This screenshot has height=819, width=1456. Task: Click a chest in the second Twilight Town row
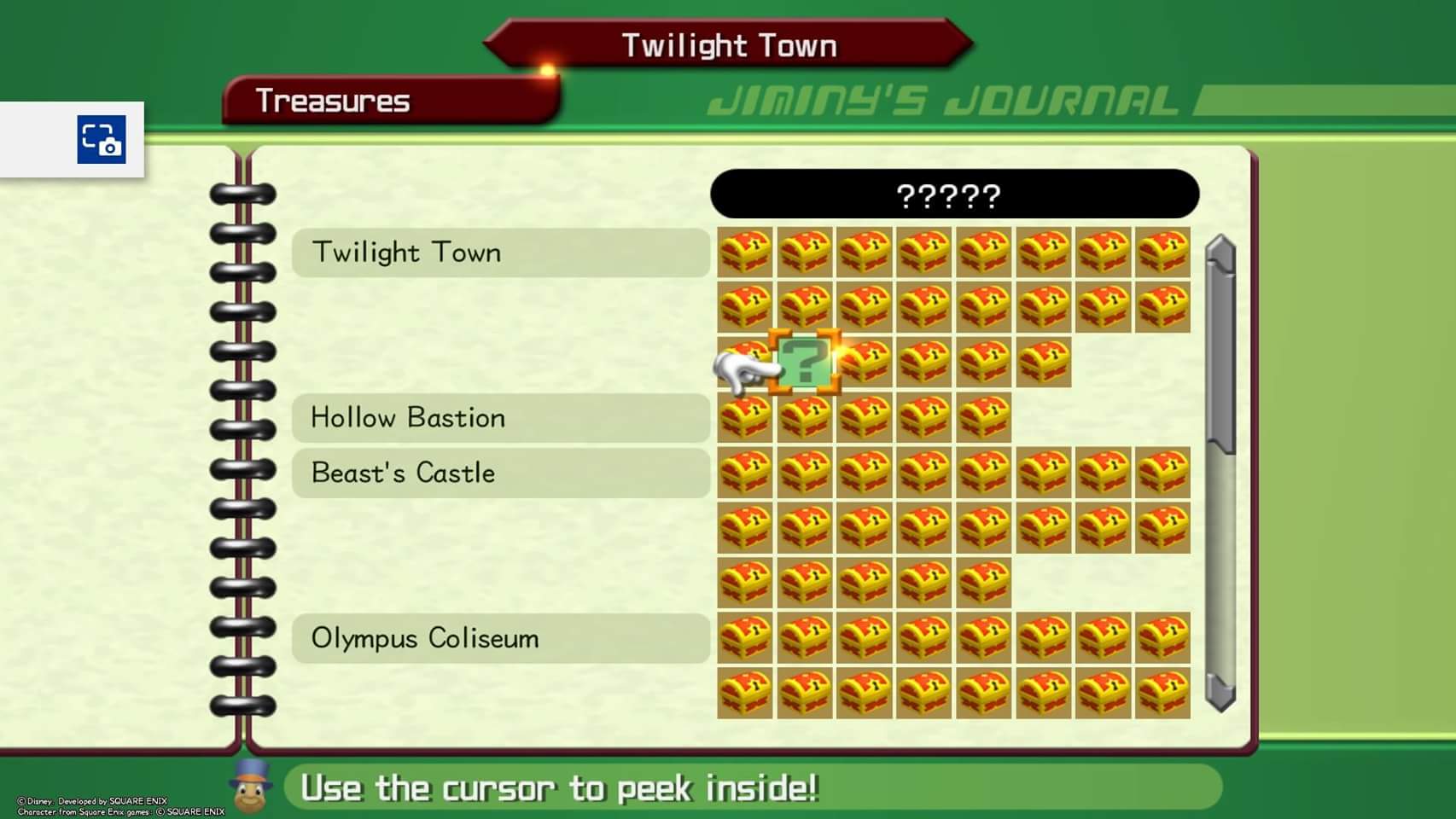click(865, 307)
